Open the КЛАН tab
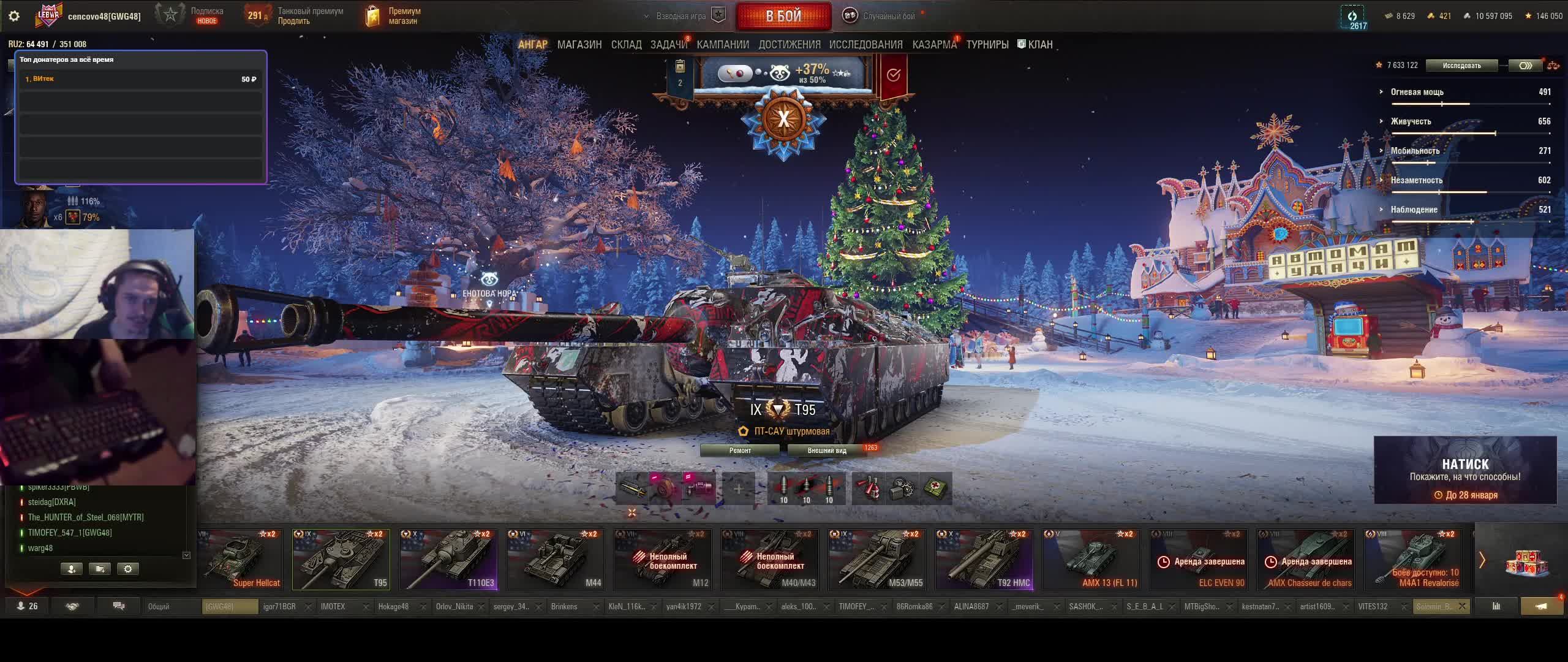The image size is (1568, 662). tap(1039, 45)
